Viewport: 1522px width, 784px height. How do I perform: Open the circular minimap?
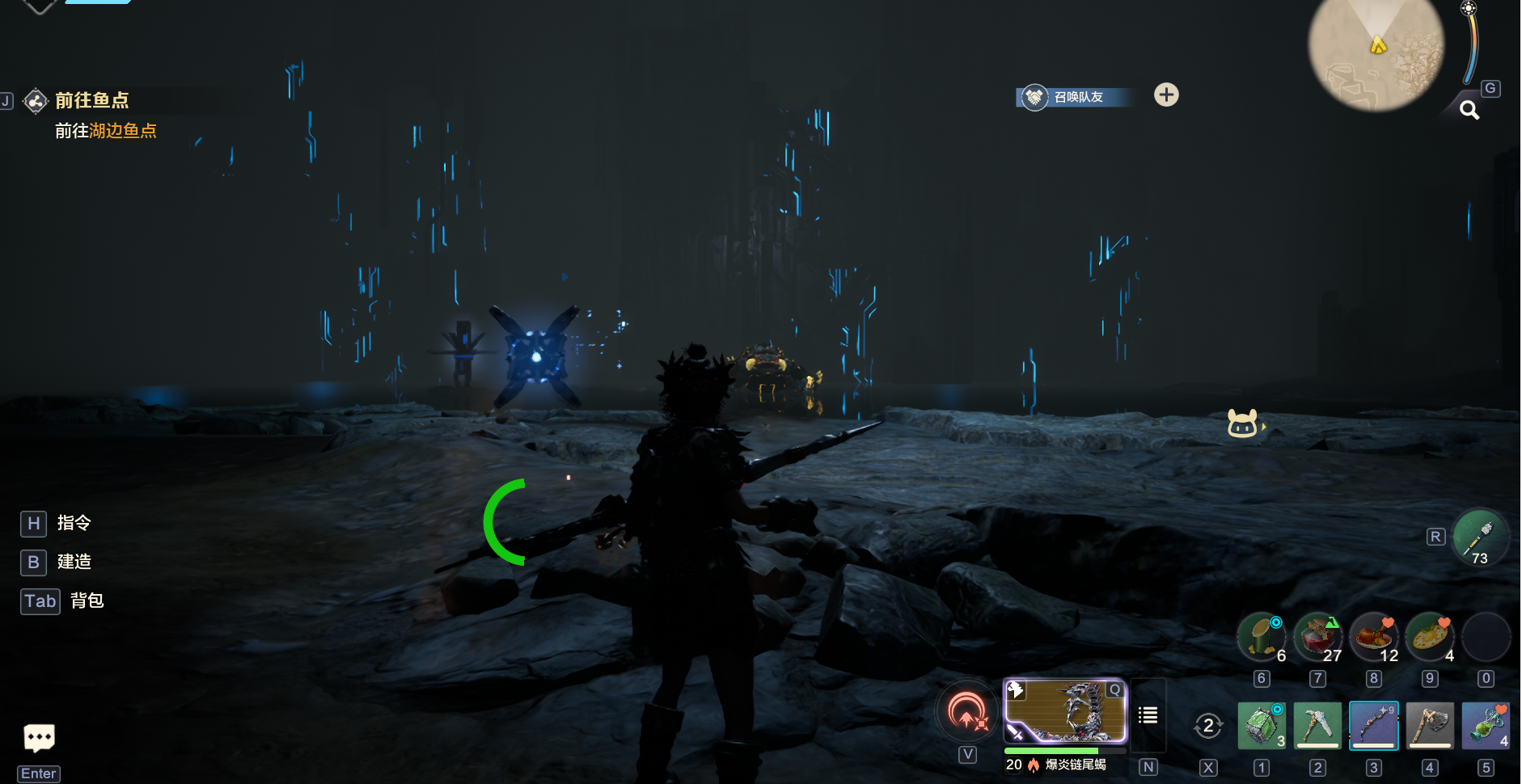(x=1376, y=53)
